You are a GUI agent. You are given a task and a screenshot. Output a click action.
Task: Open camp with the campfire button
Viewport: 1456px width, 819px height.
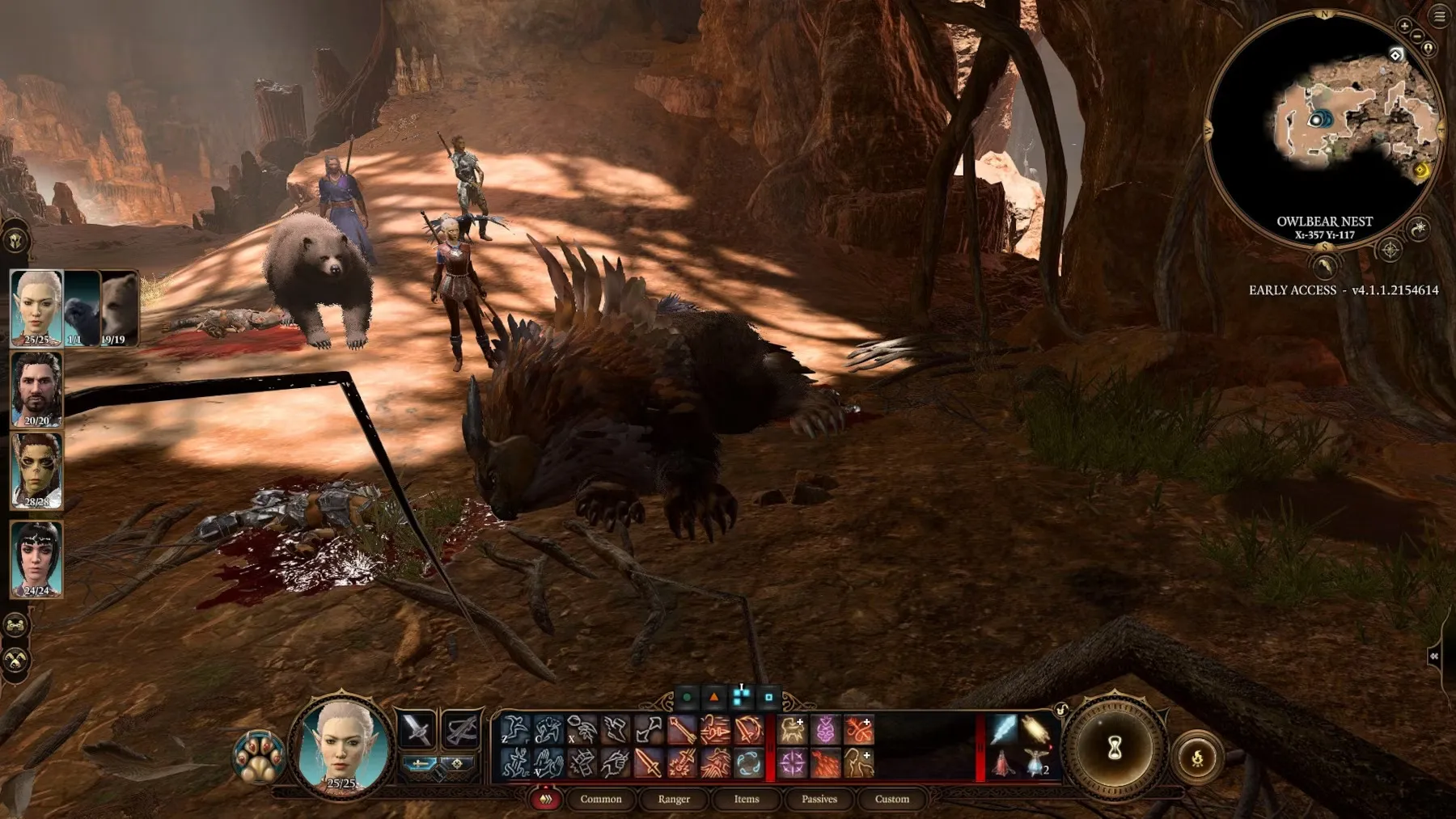click(x=1197, y=758)
